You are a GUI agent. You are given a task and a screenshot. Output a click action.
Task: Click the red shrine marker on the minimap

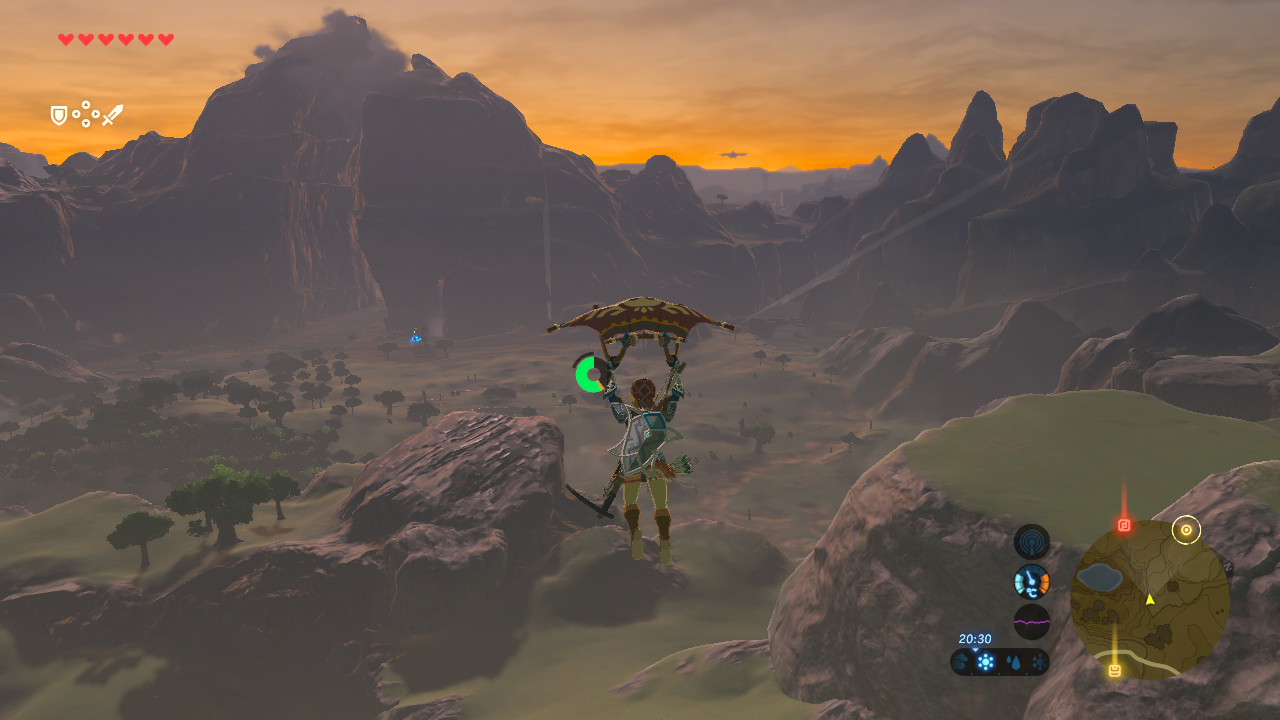click(1124, 525)
